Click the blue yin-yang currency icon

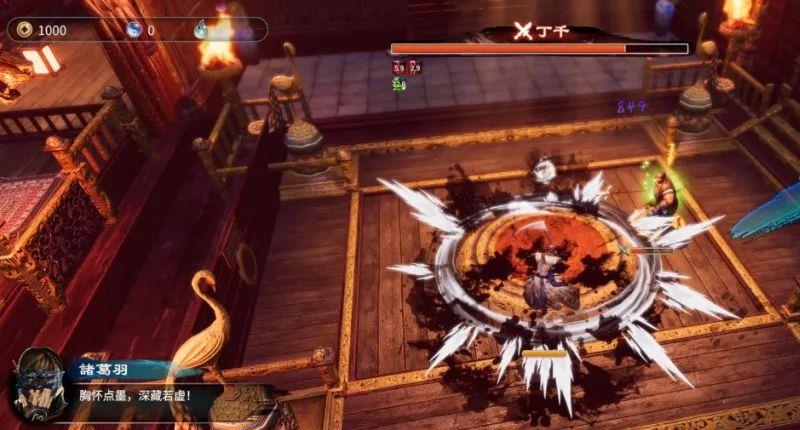click(x=133, y=30)
